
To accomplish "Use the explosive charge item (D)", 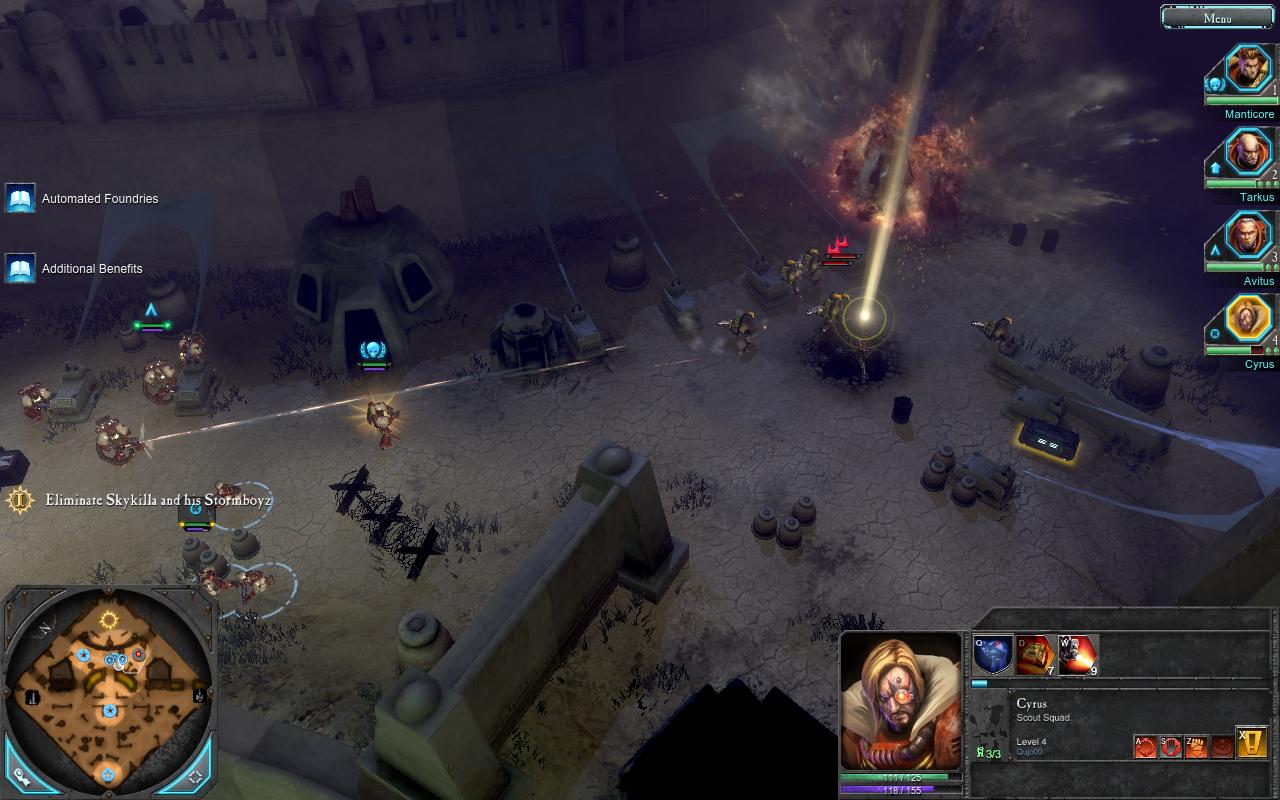I will 1035,655.
